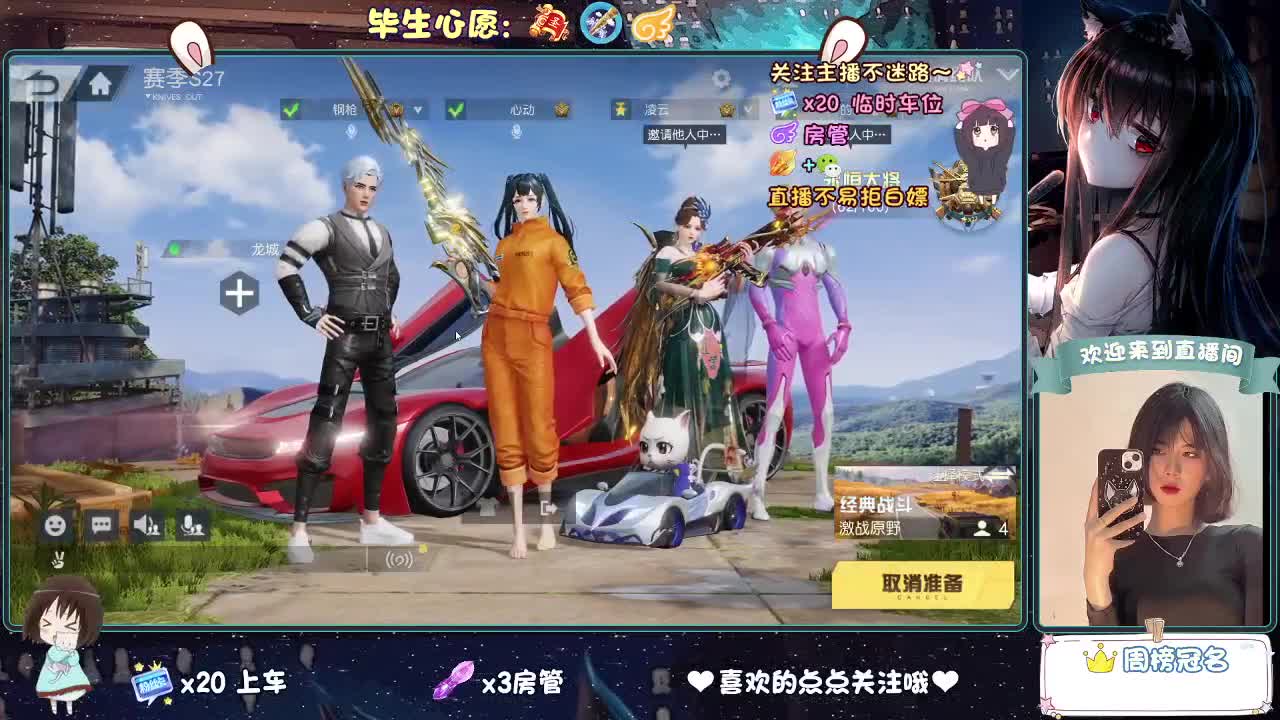1280x720 pixels.
Task: Use the victory hand gesture emote icon
Action: coord(58,558)
